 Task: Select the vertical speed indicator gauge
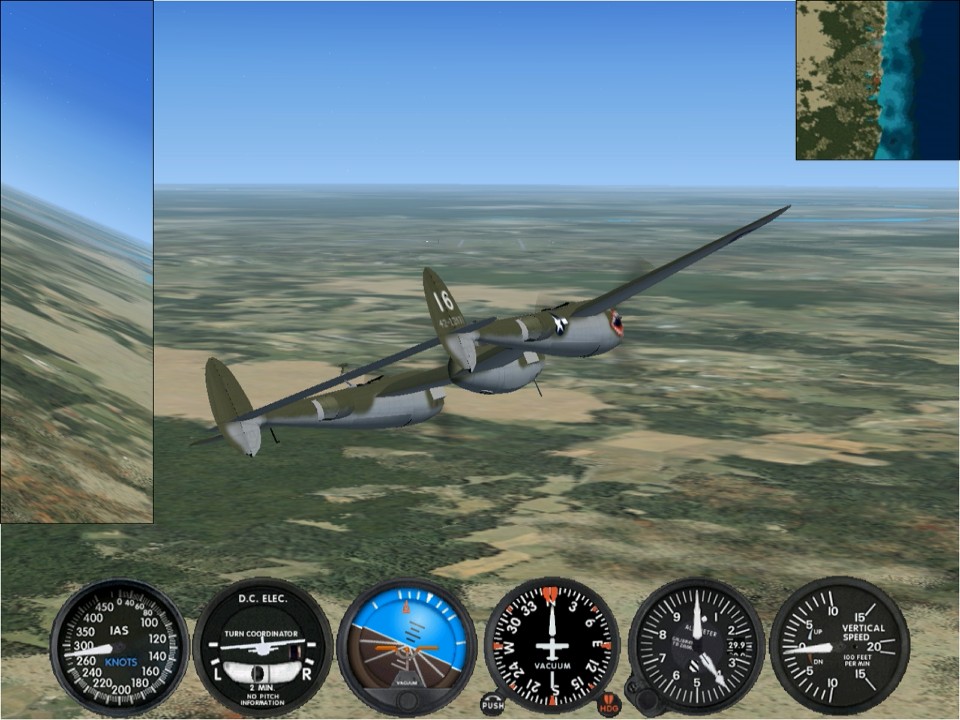point(839,646)
